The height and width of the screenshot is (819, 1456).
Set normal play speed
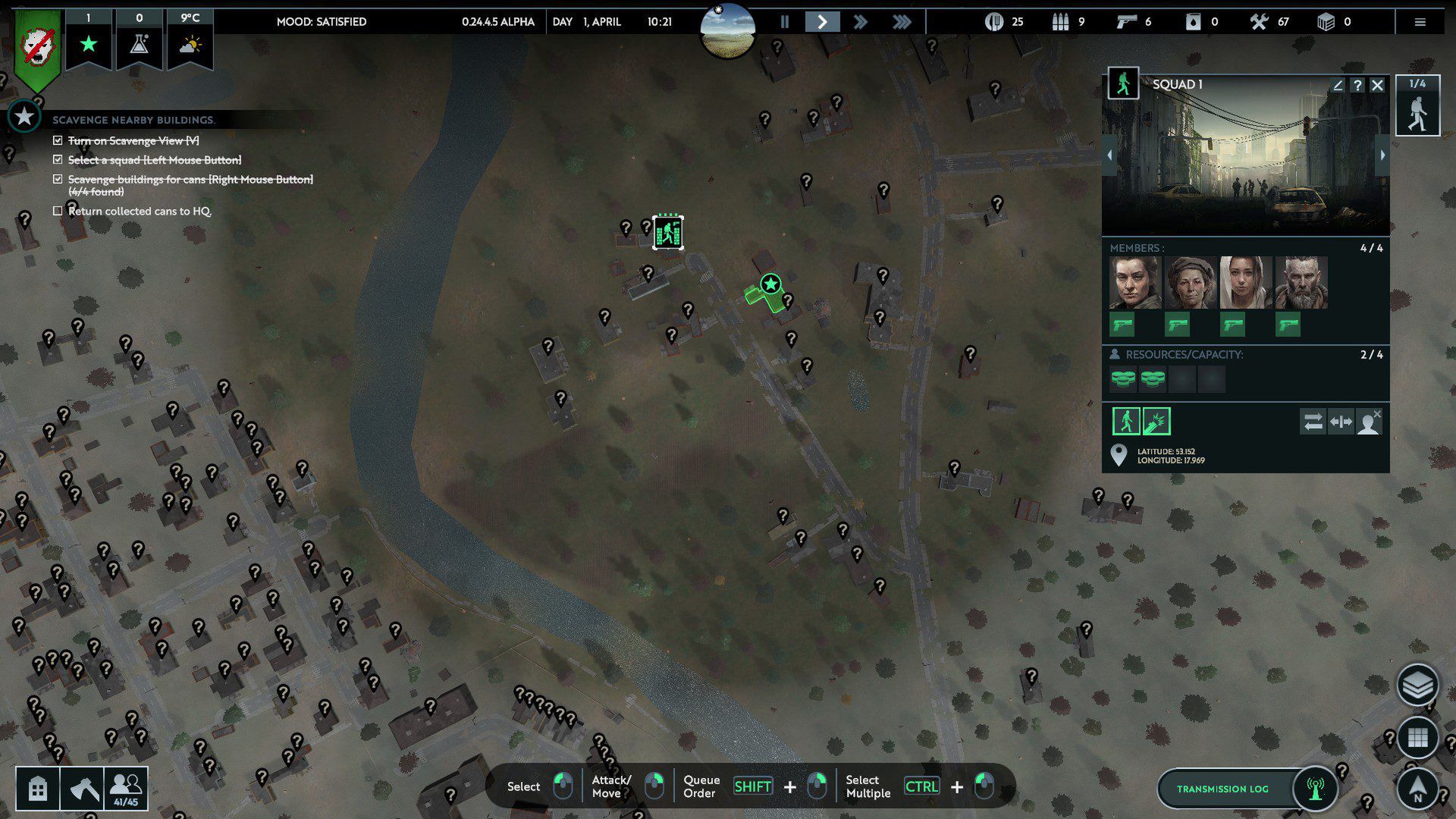822,22
